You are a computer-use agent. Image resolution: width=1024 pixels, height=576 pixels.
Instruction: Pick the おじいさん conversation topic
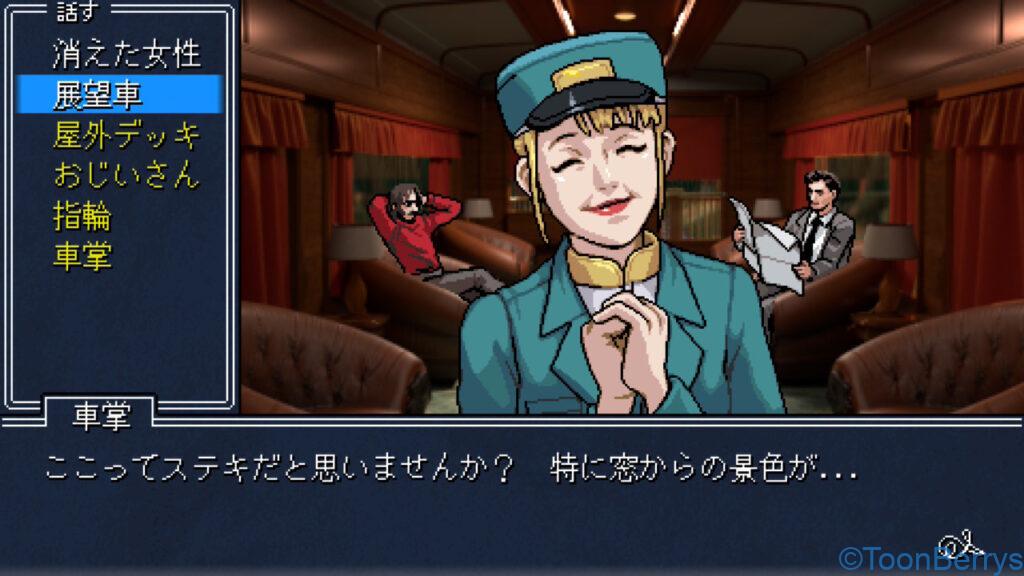[x=126, y=175]
